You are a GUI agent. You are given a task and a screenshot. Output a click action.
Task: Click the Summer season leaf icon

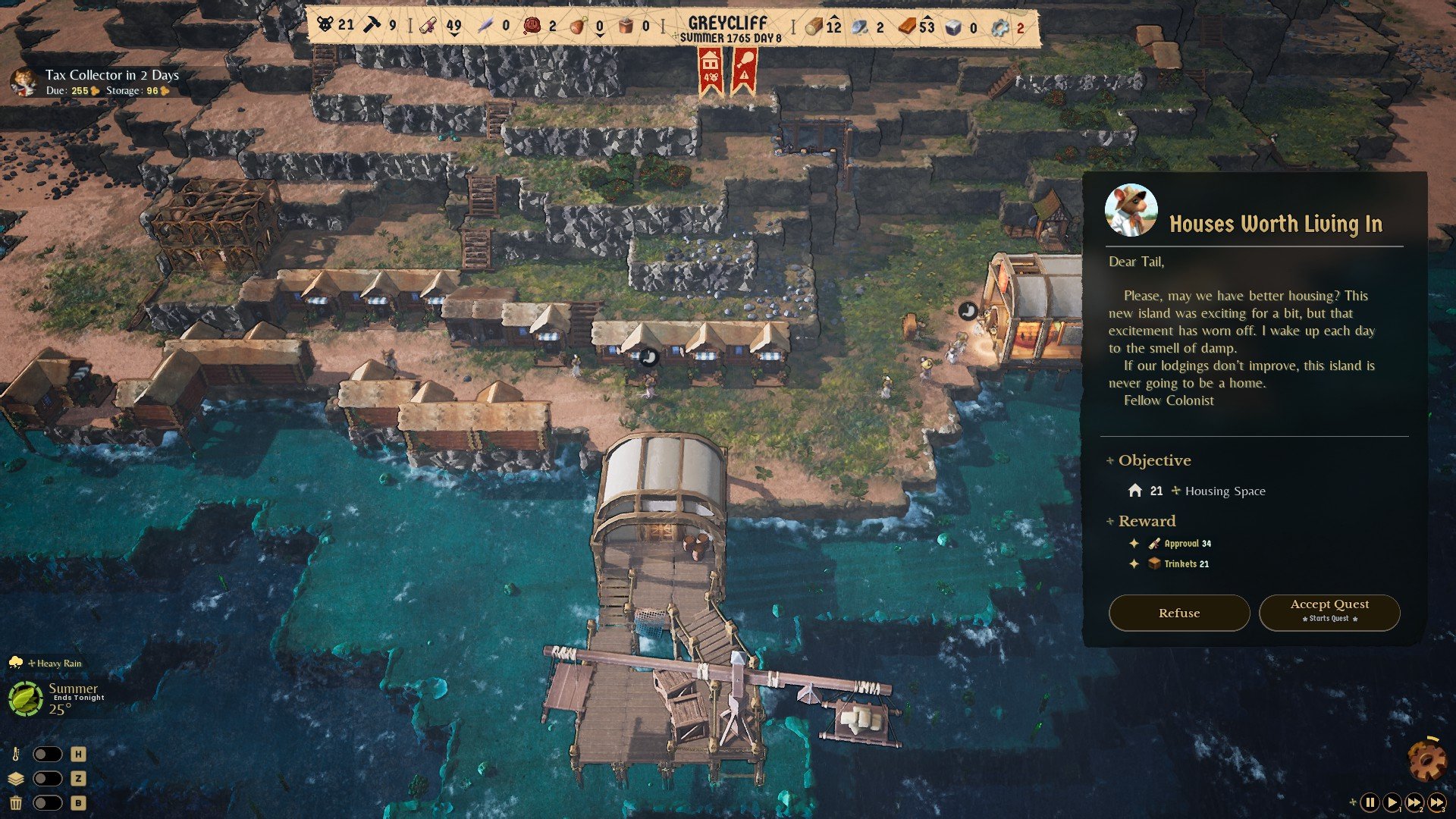(25, 698)
